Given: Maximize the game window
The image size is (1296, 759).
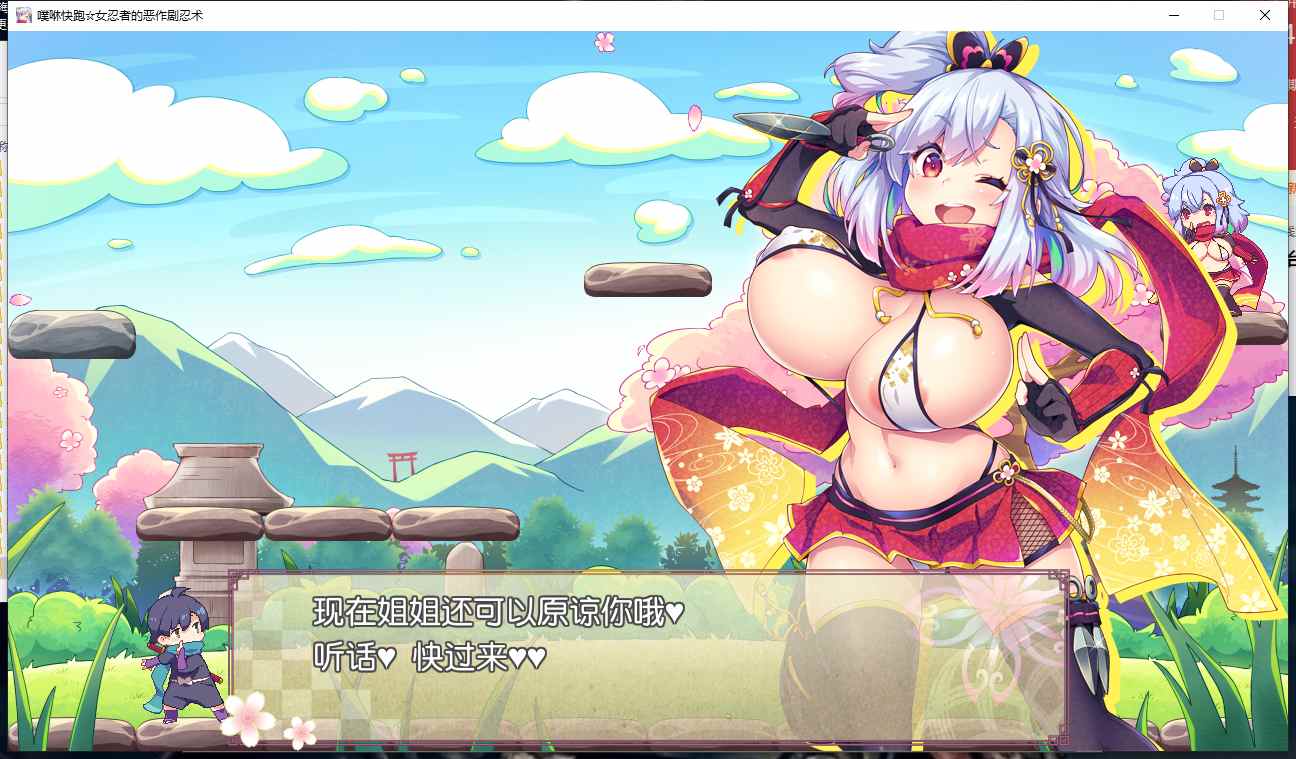Looking at the screenshot, I should coord(1217,15).
